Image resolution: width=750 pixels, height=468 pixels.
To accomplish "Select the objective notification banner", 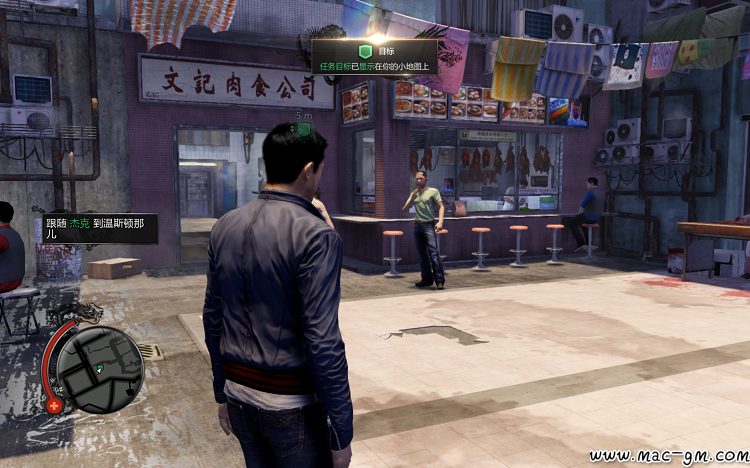I will pos(375,56).
